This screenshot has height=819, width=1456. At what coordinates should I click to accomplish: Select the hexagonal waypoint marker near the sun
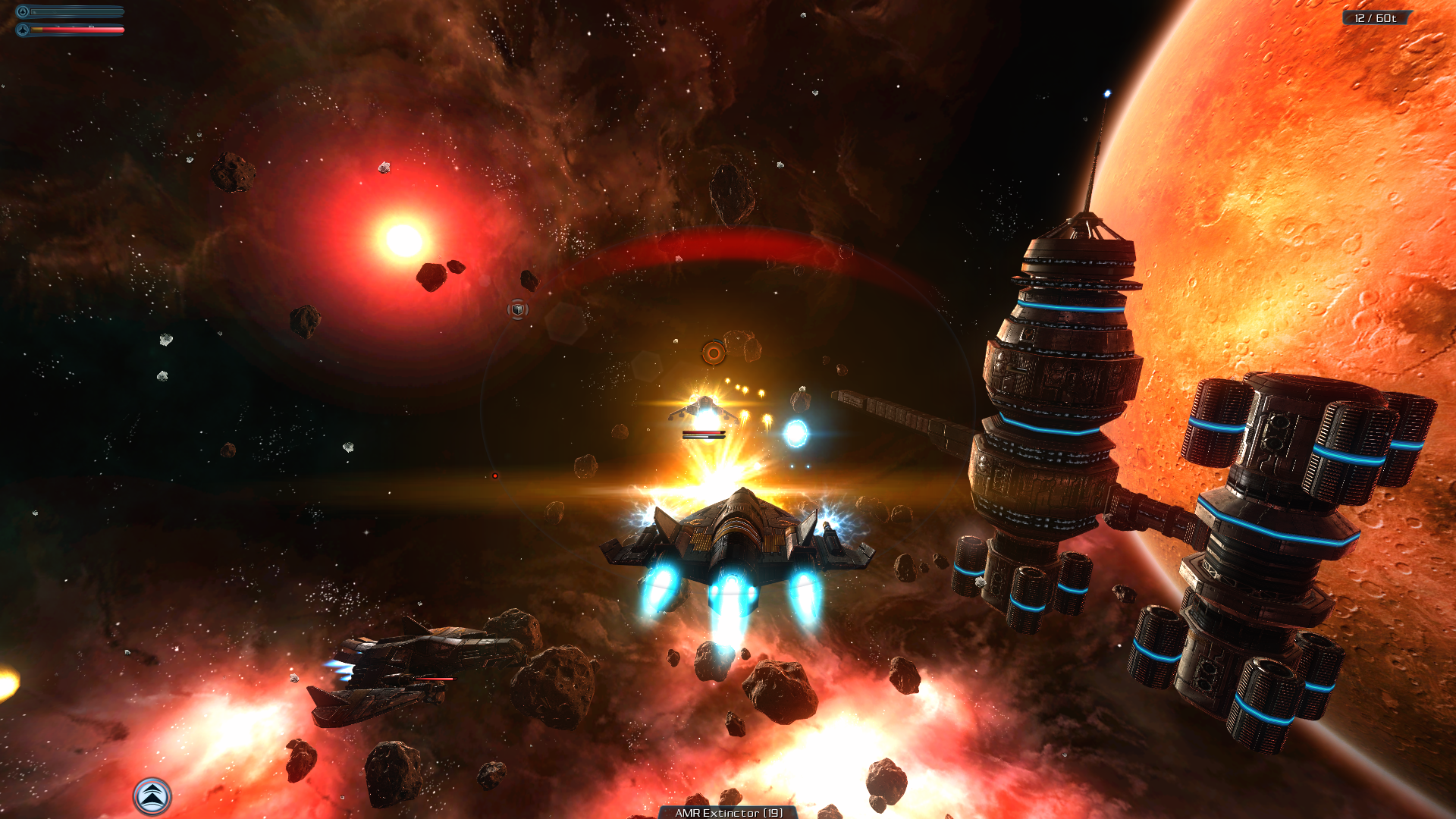(518, 309)
